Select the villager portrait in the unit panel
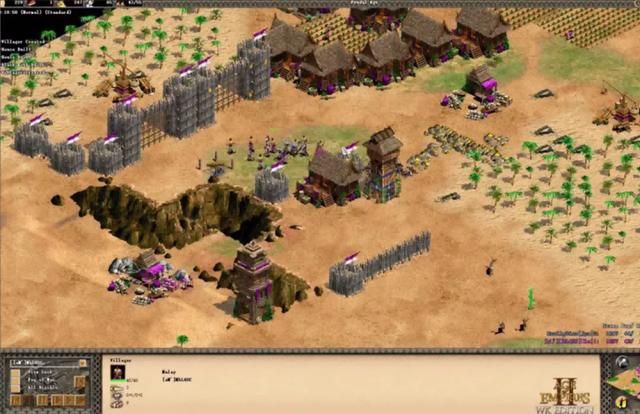Screen dimensions: 640x414 click(117, 372)
